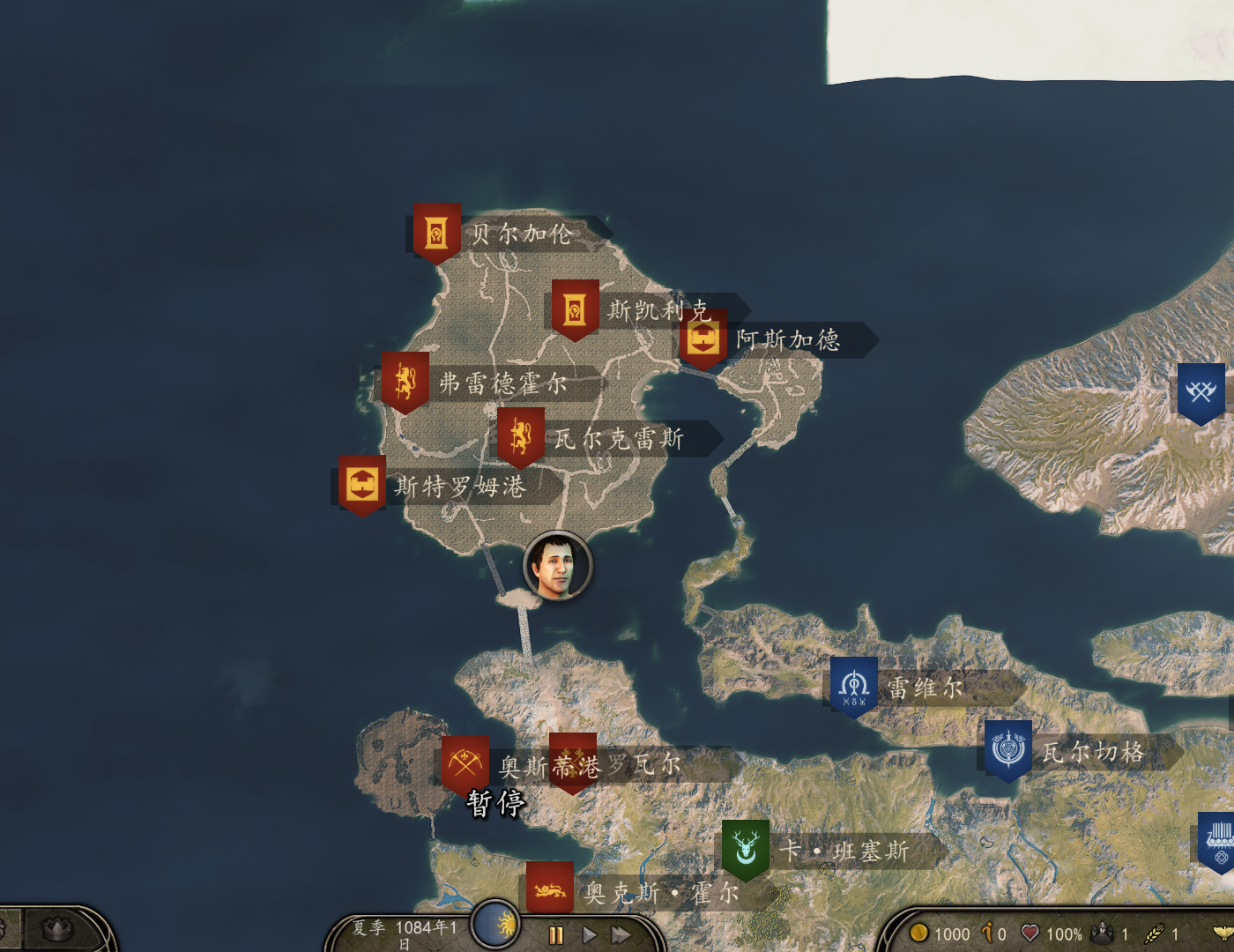The width and height of the screenshot is (1234, 952).
Task: Open the kingdom crown menu
Action: (x=57, y=929)
